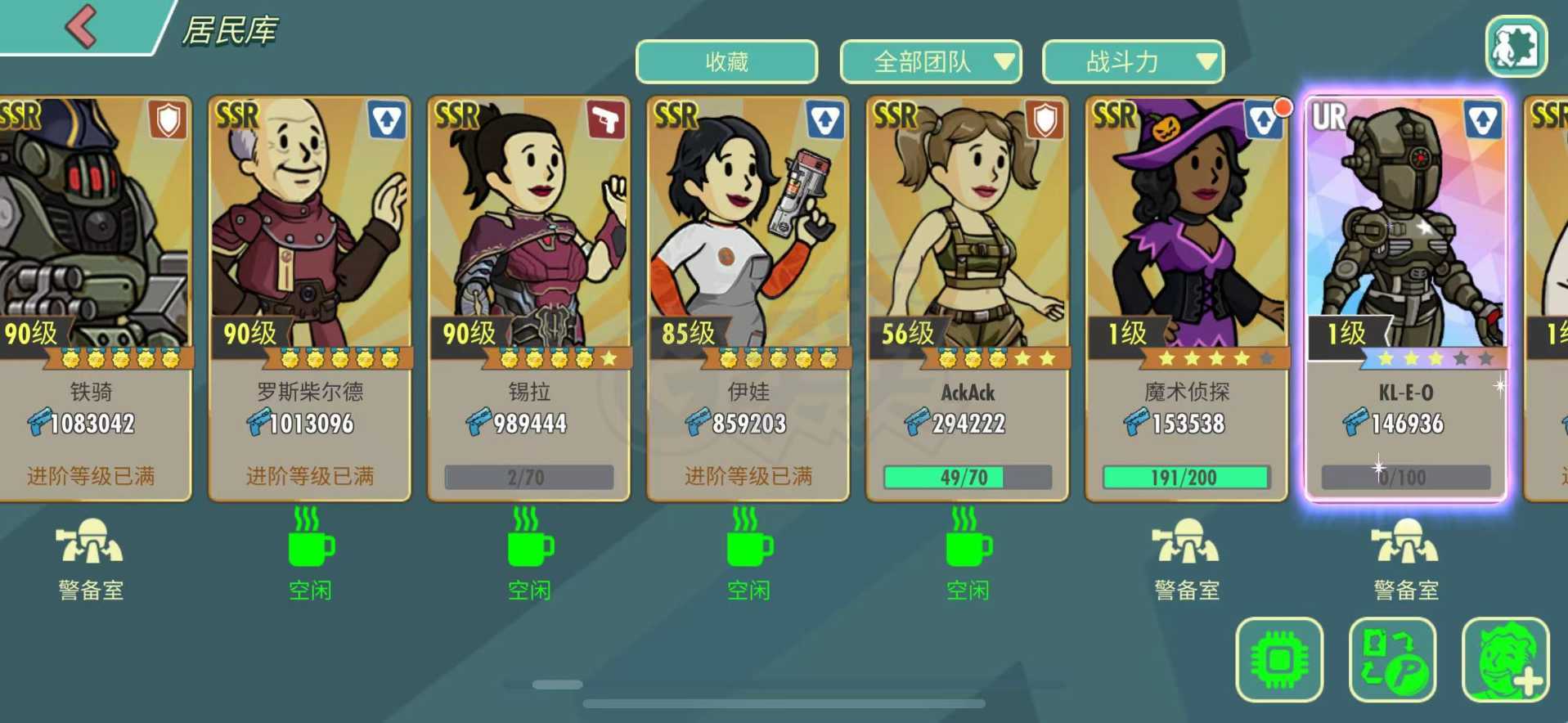Open the AckAck dweller card
This screenshot has width=1568, height=723.
click(x=968, y=299)
